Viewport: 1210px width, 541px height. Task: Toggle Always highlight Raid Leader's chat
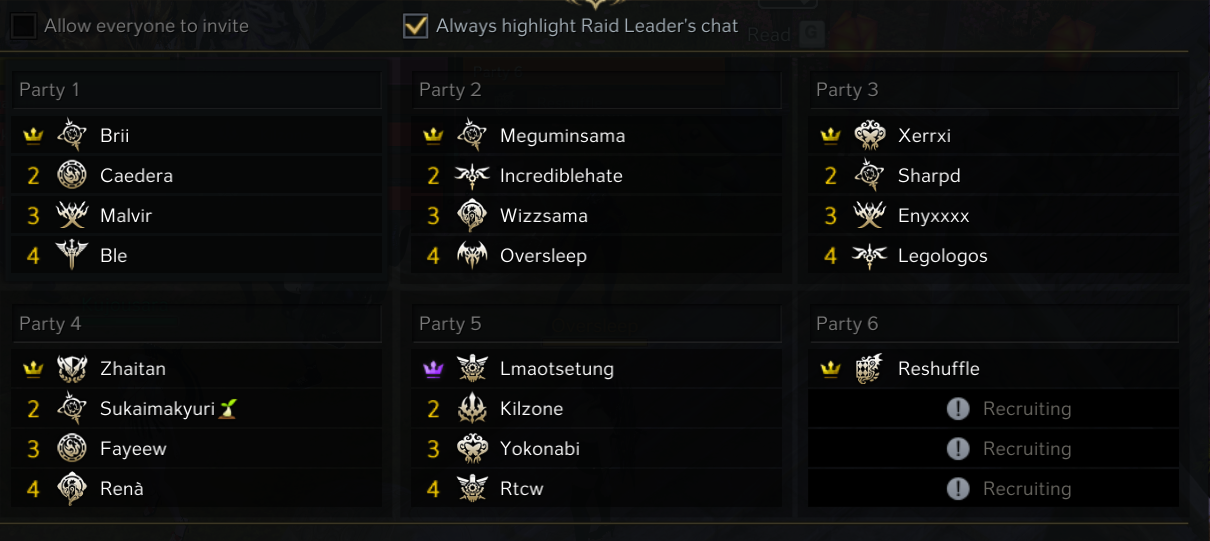point(415,26)
